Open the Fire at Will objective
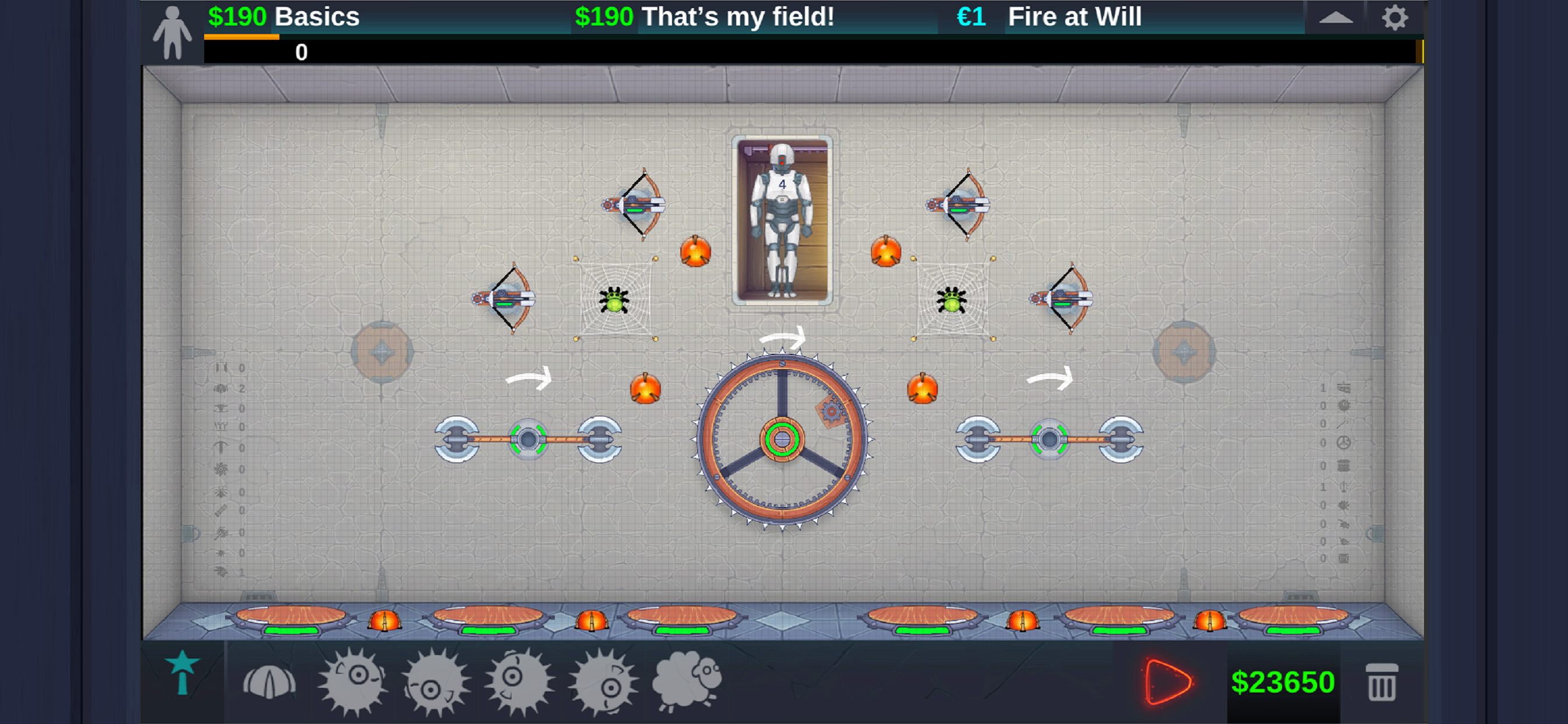The width and height of the screenshot is (1568, 724). tap(1049, 17)
